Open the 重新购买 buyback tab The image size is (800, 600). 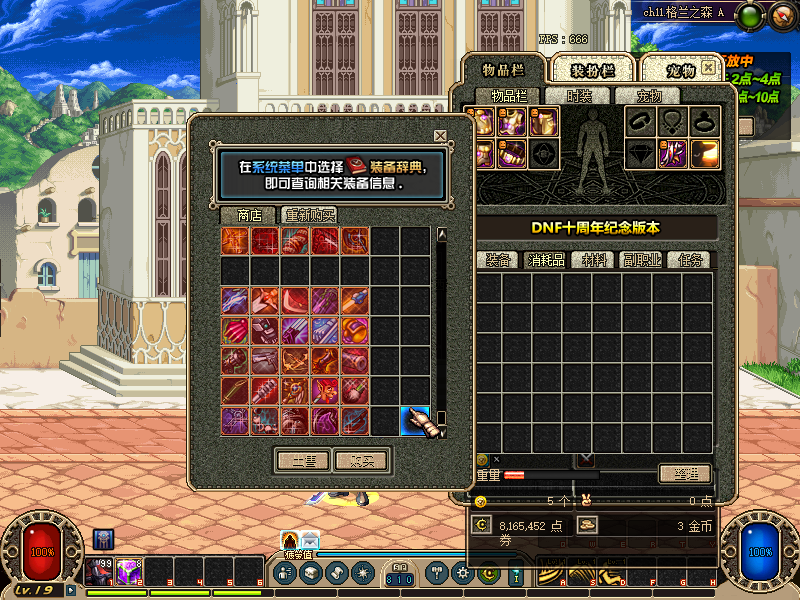310,215
